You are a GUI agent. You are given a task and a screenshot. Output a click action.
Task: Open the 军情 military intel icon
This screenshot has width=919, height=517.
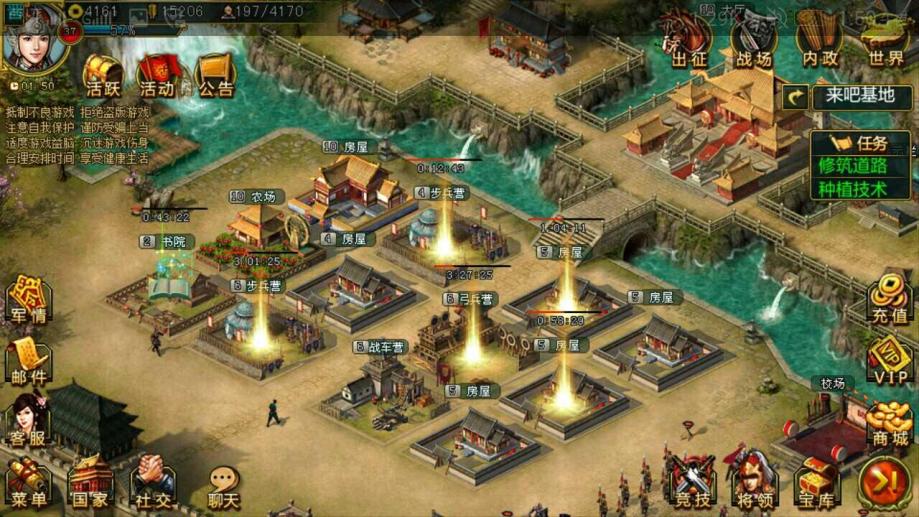[x=27, y=300]
